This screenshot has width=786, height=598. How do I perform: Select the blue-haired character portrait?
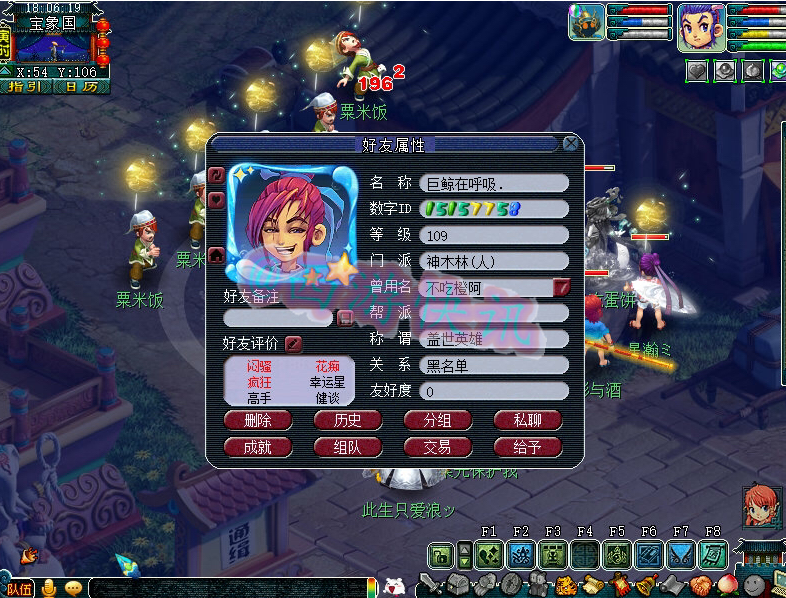coord(702,23)
